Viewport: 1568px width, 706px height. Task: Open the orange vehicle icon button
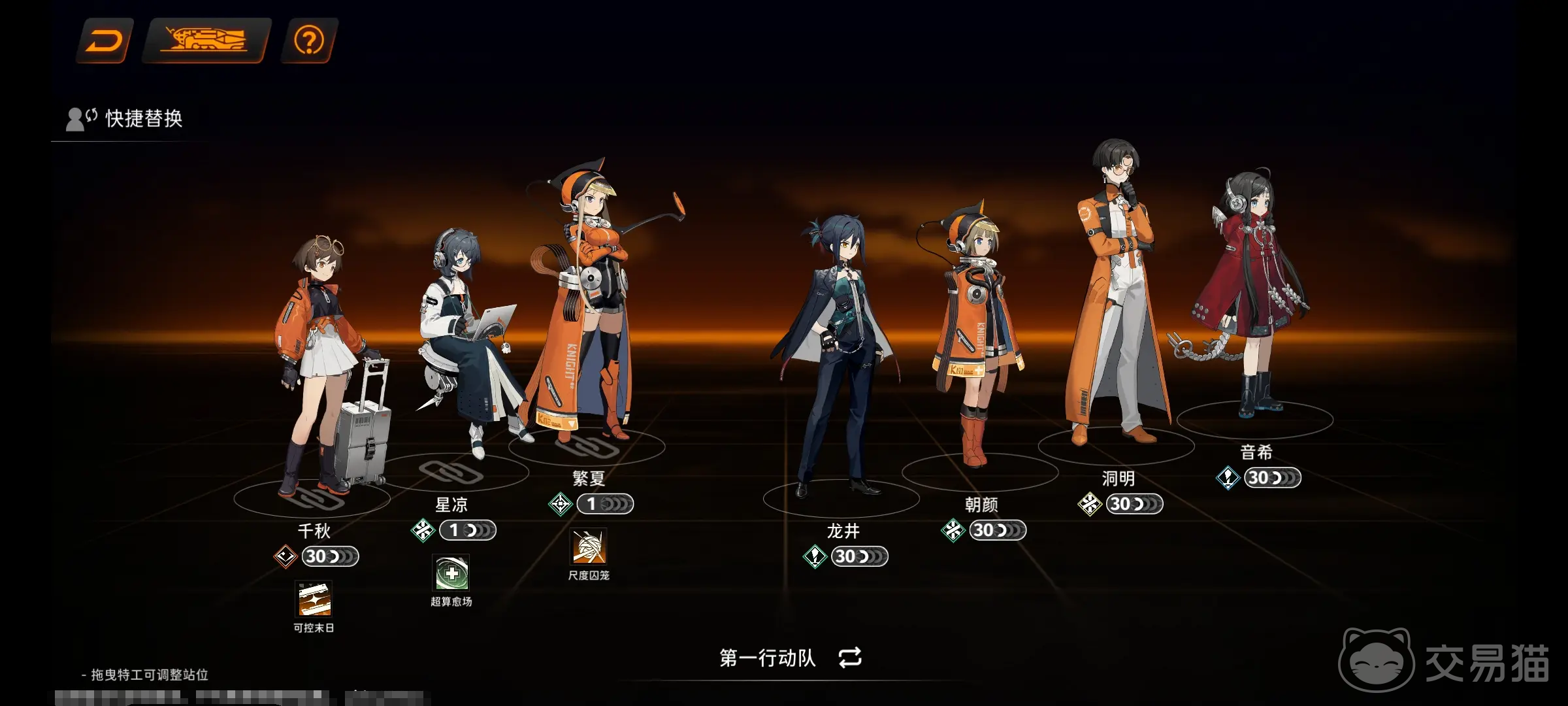[206, 41]
